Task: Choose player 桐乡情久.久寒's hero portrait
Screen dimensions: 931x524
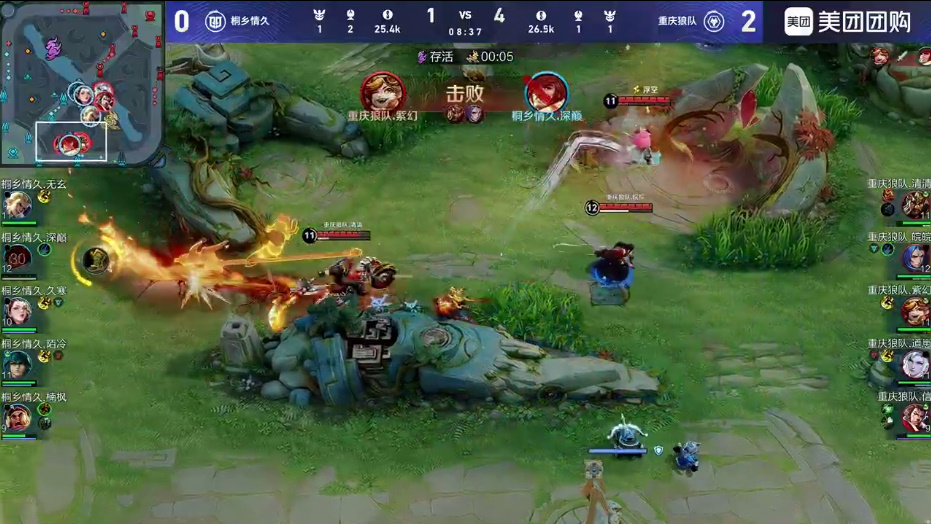Action: coord(17,312)
